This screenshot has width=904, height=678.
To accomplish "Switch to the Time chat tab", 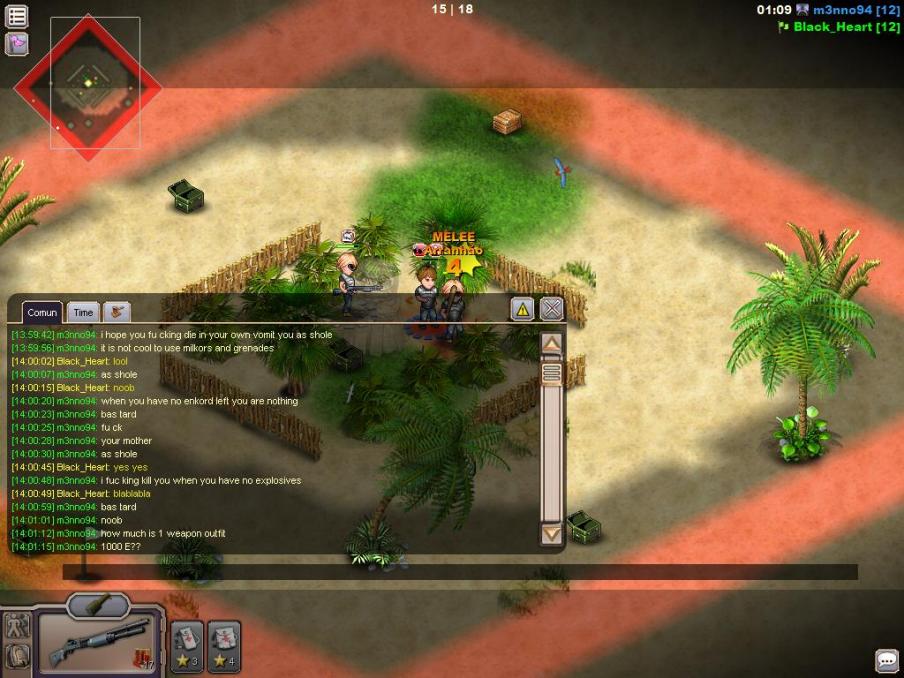I will point(83,313).
